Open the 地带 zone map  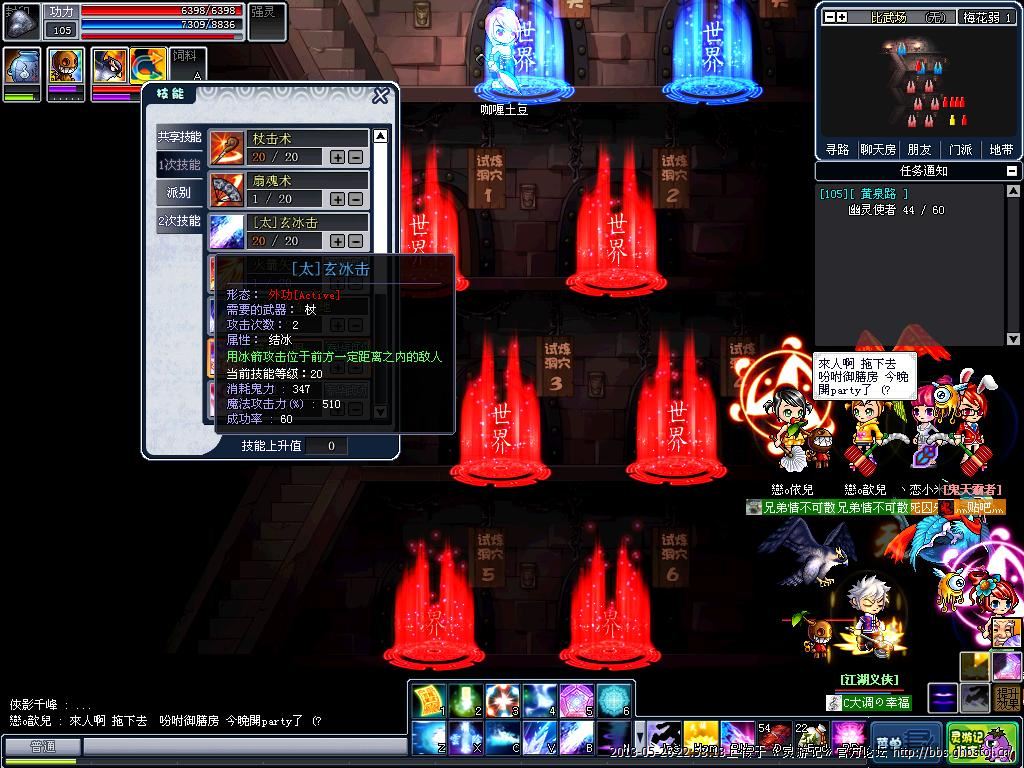pos(1001,149)
